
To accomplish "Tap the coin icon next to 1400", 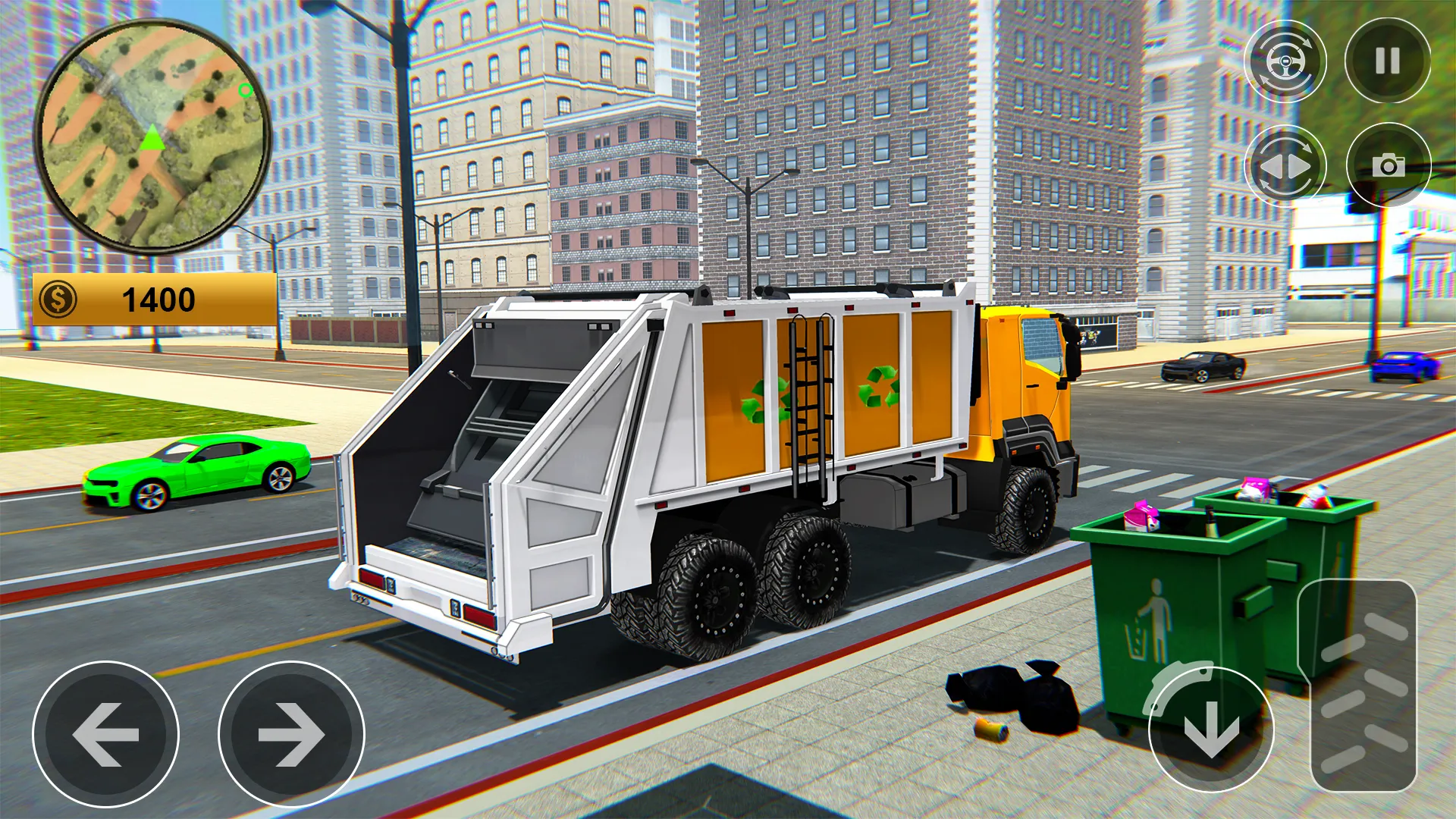I will click(59, 300).
